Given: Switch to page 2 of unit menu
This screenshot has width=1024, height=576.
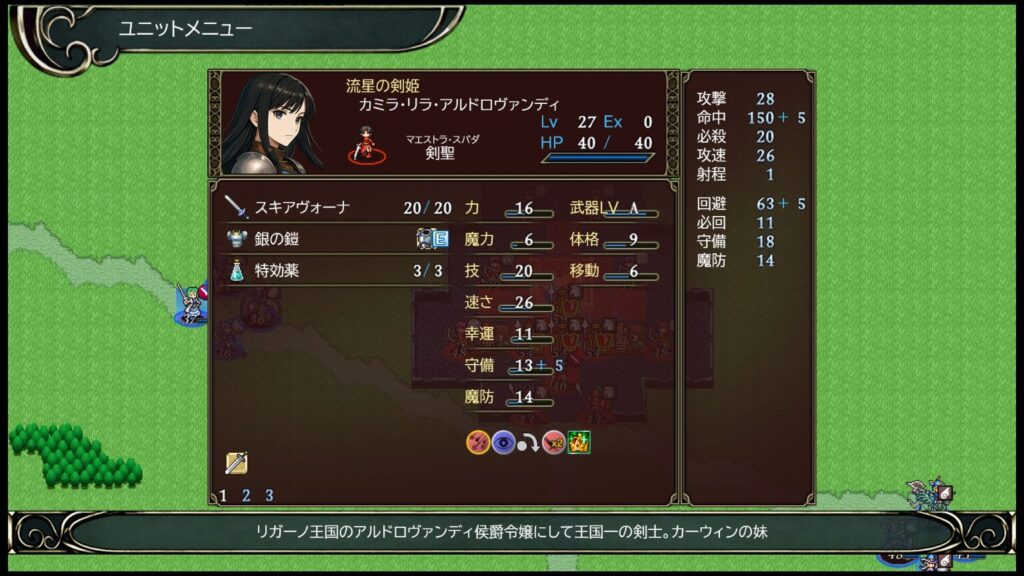Looking at the screenshot, I should tap(246, 495).
